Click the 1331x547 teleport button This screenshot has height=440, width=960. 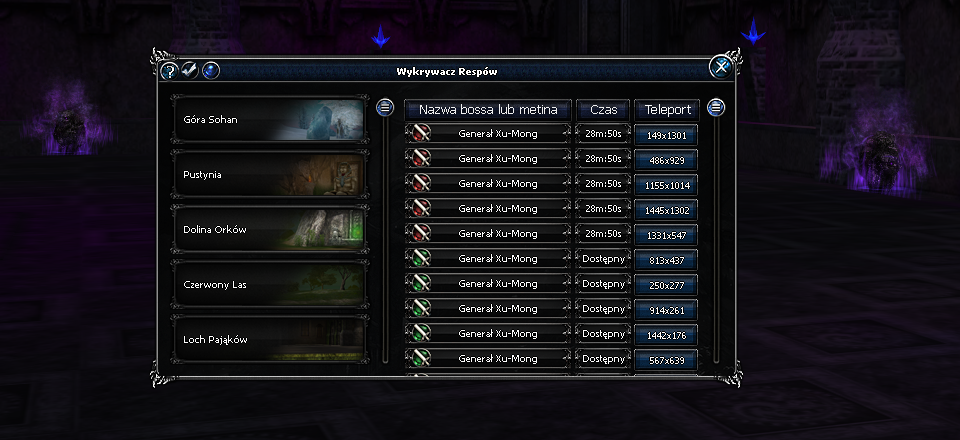(x=666, y=235)
